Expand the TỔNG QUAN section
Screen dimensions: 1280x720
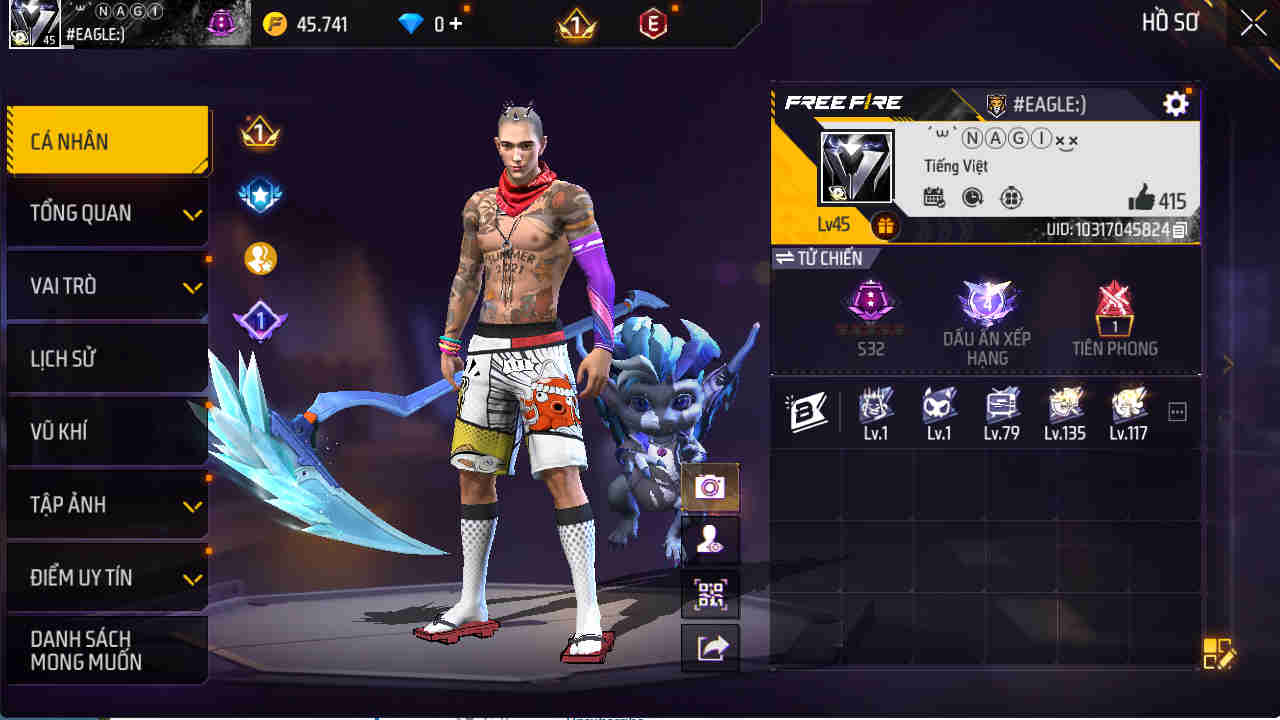click(105, 213)
